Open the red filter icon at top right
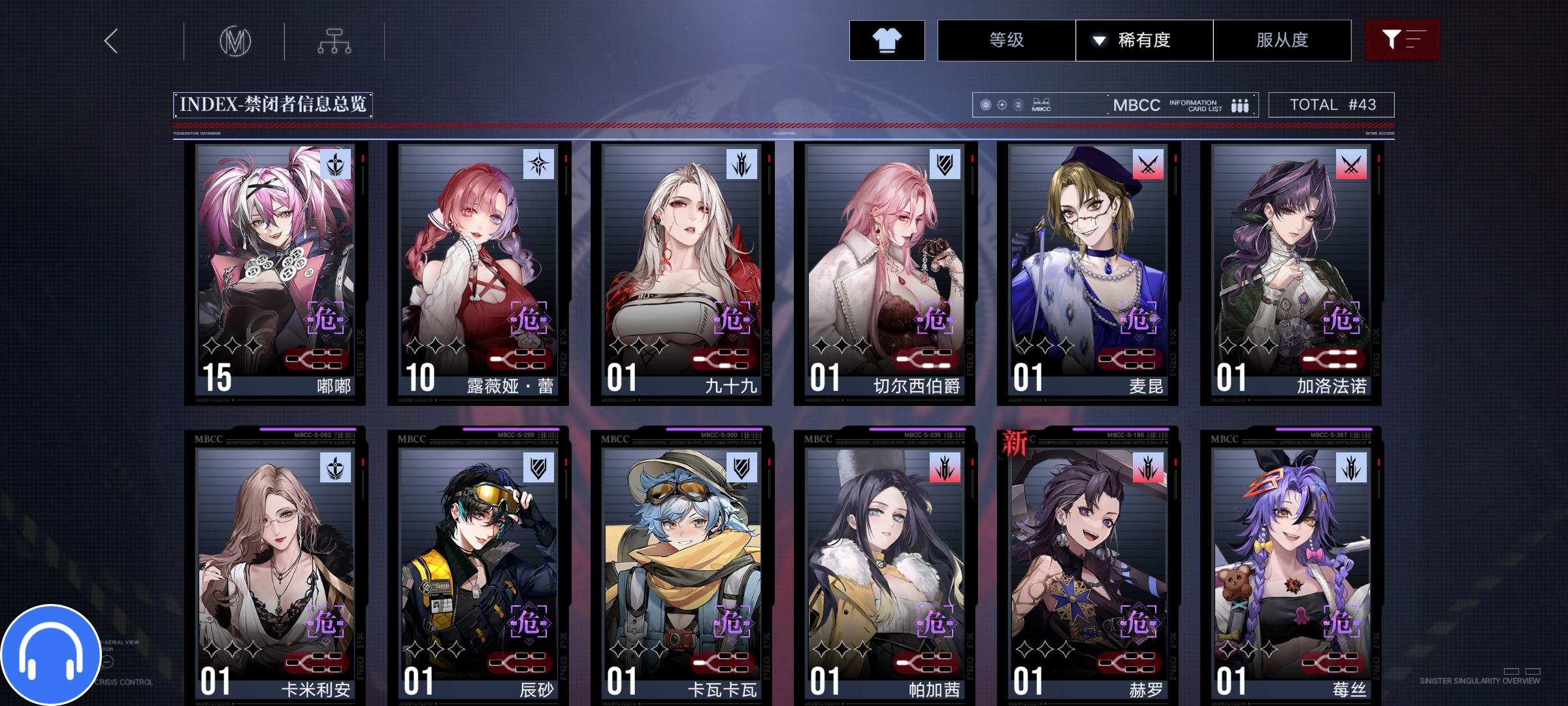1568x706 pixels. [1402, 40]
